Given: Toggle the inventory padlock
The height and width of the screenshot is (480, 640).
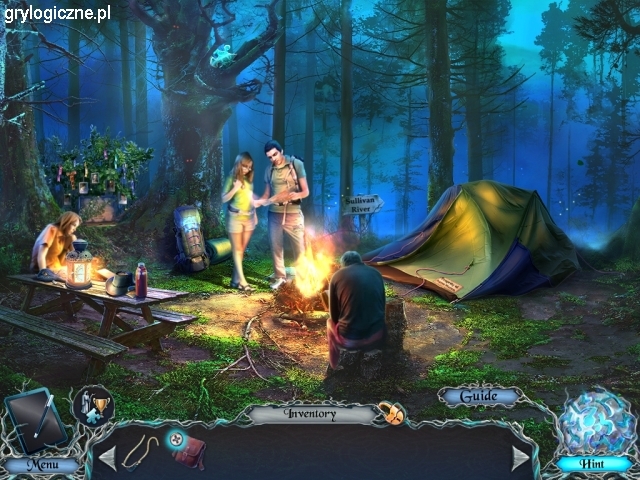Looking at the screenshot, I should point(390,412).
